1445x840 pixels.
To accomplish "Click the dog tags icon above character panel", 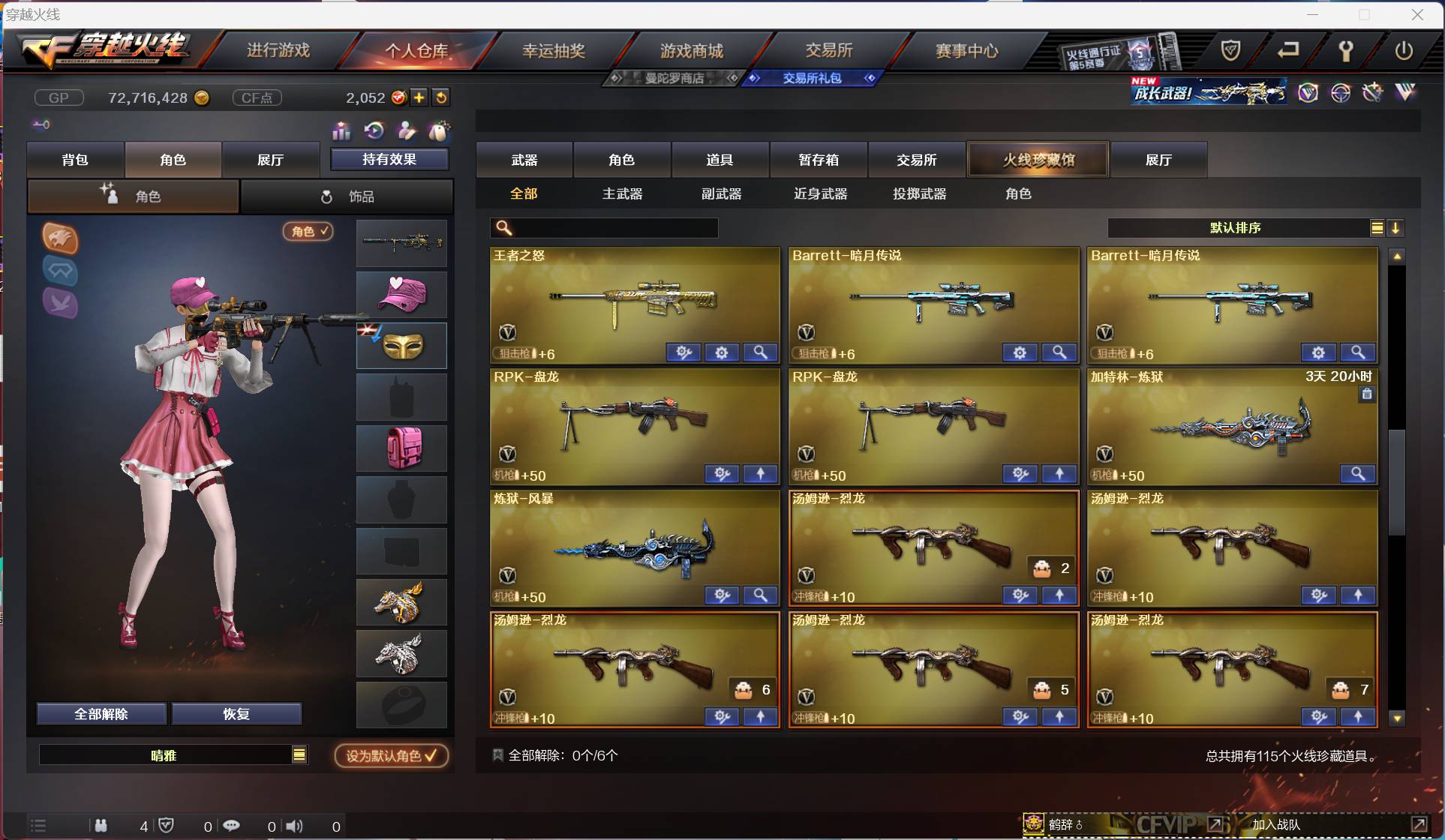I will [x=406, y=131].
